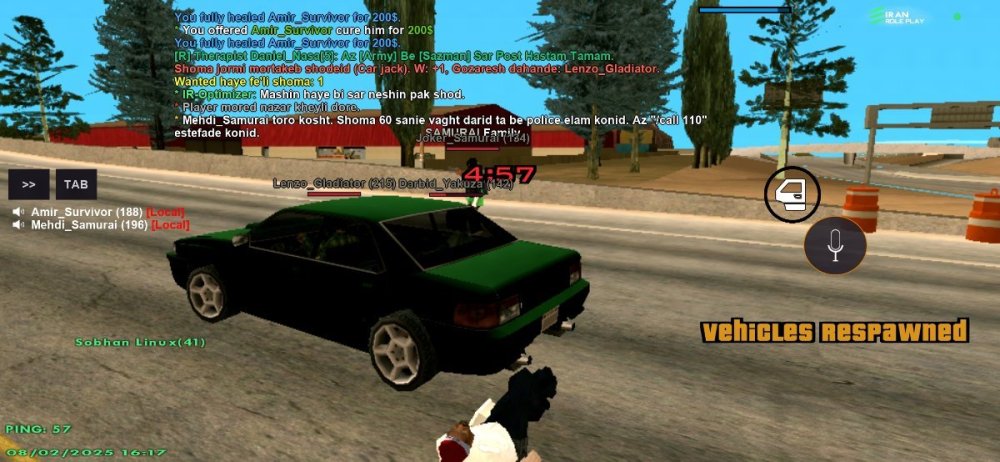Tap the TAB scoreboard button

click(x=76, y=185)
